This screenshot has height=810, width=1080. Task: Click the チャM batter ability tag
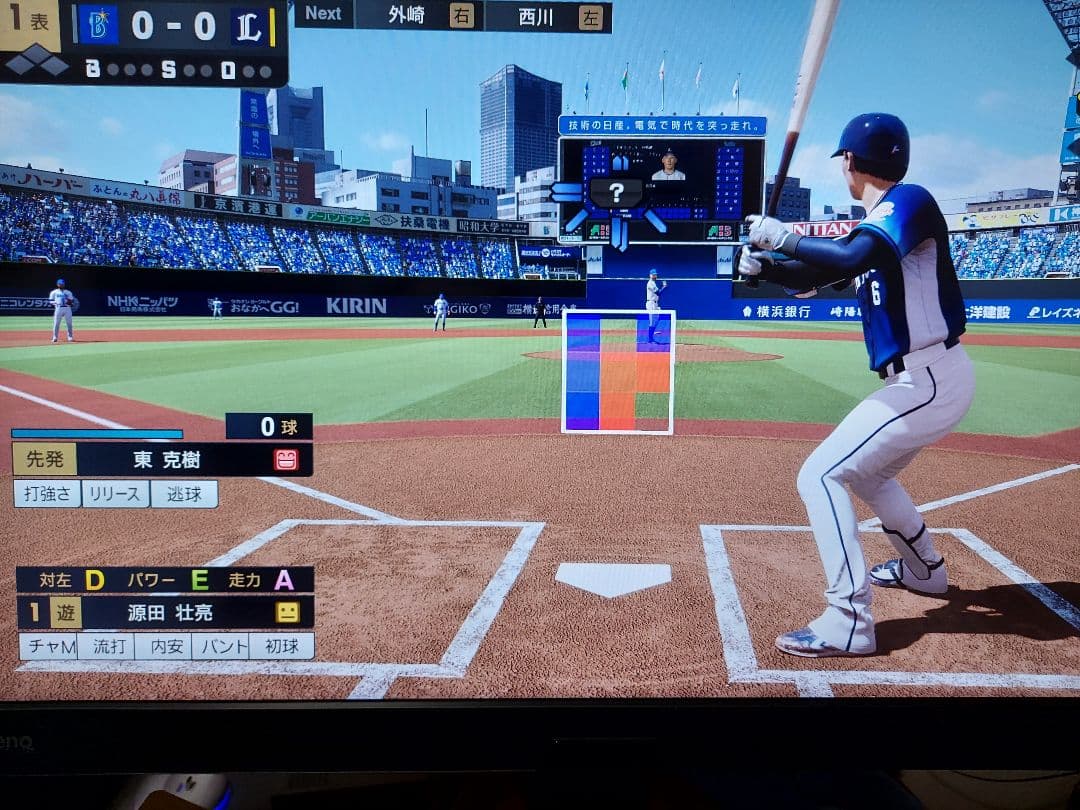point(48,646)
